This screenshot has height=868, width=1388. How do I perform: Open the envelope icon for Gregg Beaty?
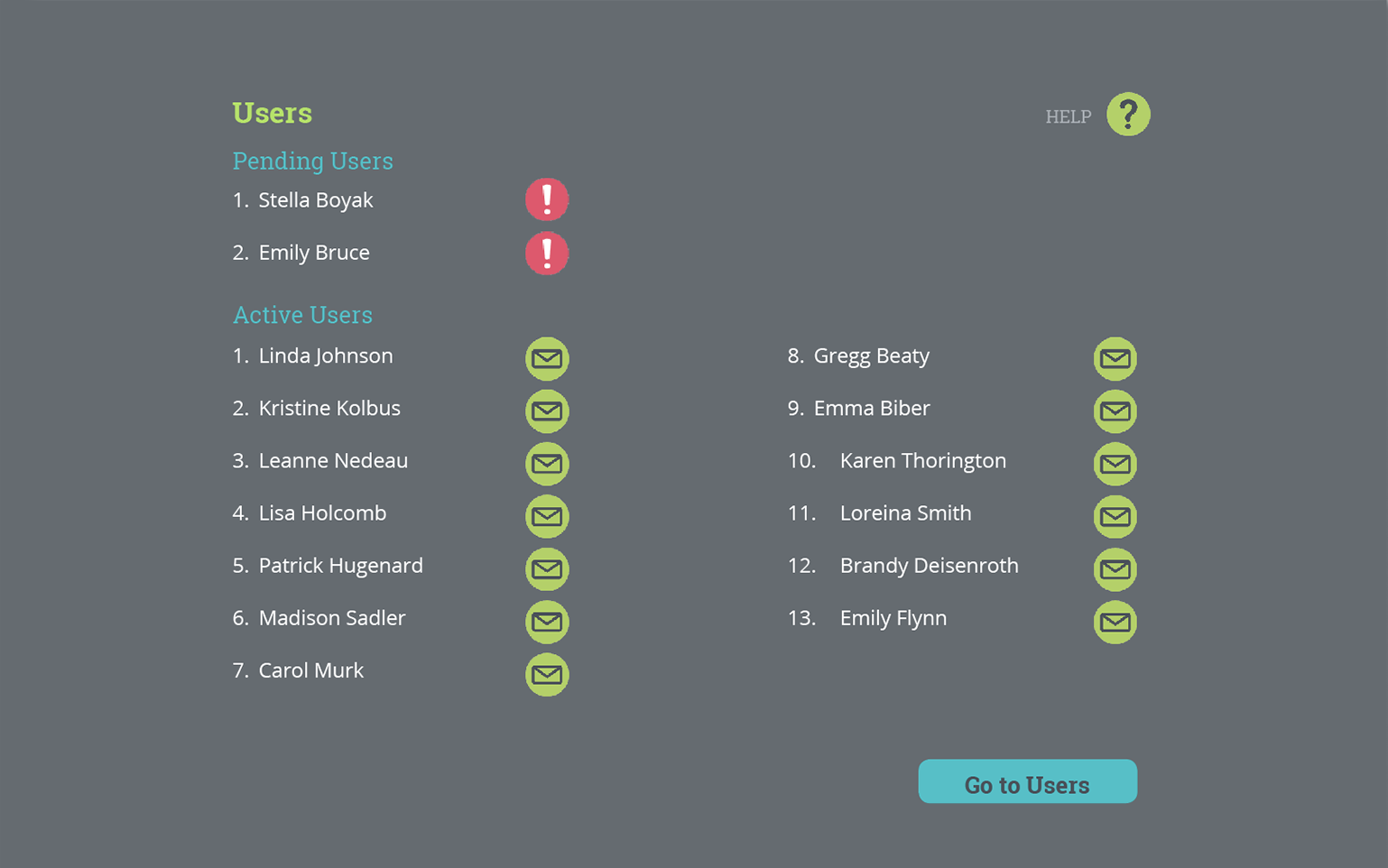[x=1115, y=358]
